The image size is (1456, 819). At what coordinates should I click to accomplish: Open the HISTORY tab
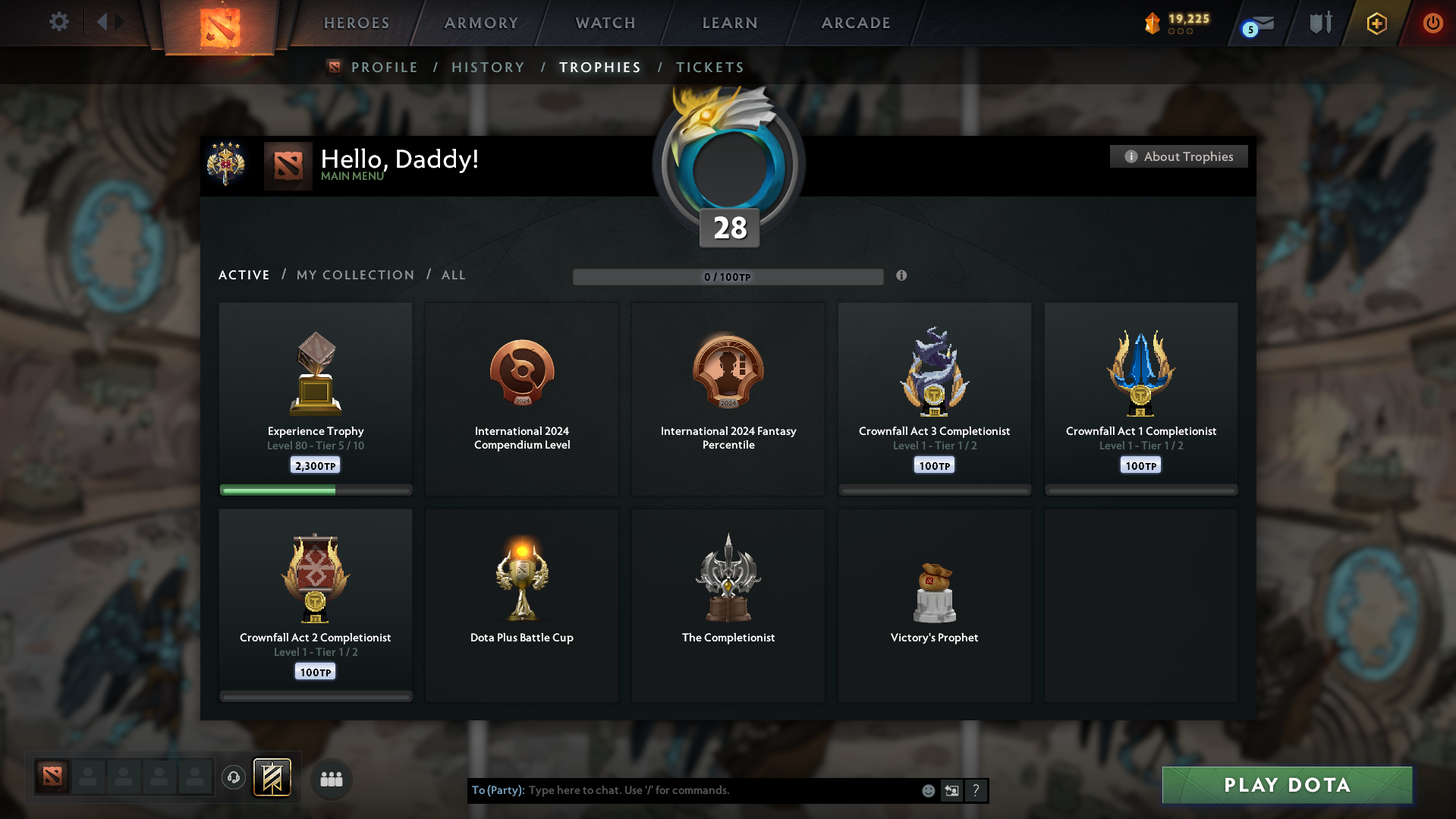click(x=488, y=67)
